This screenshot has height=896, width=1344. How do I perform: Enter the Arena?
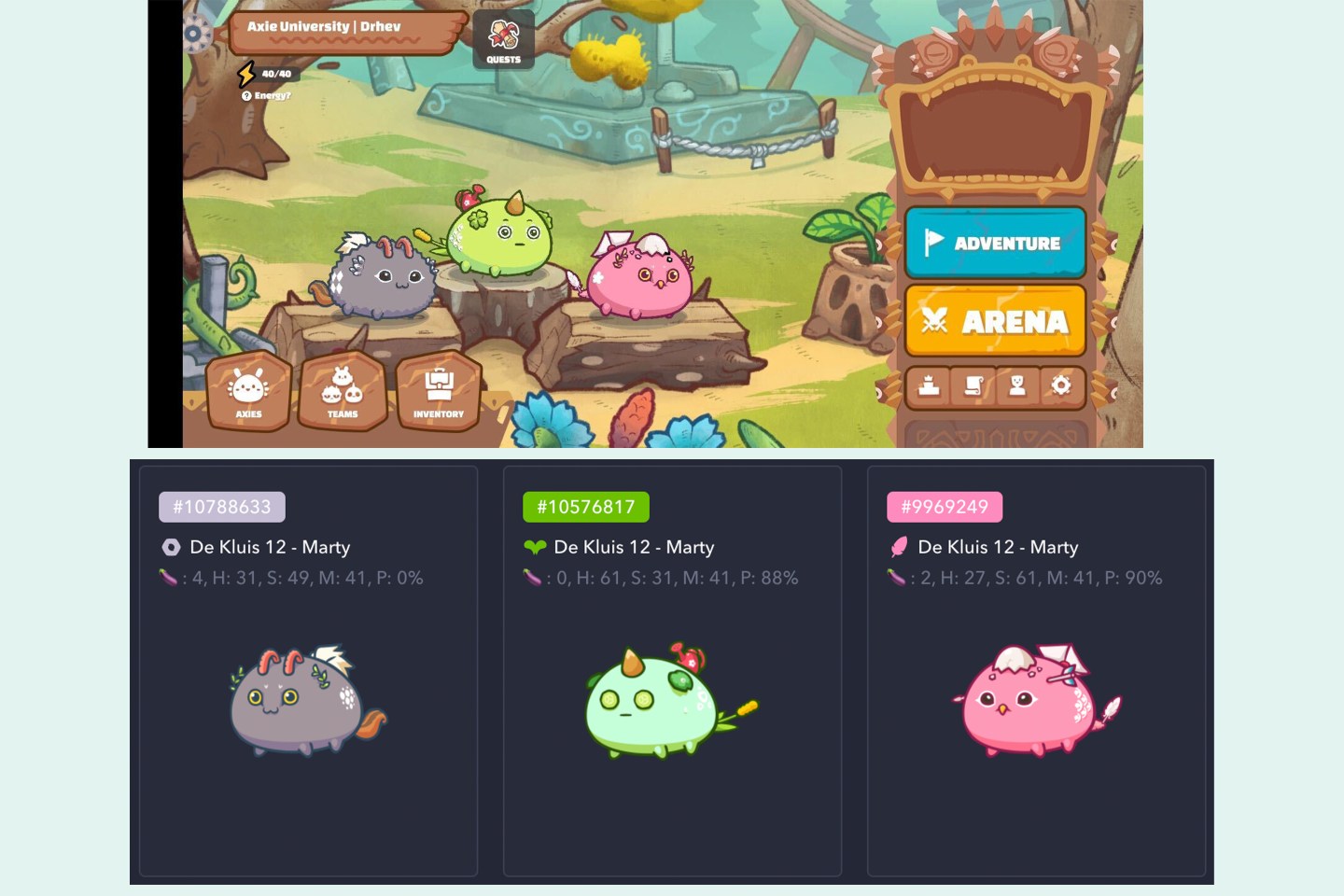pos(995,321)
